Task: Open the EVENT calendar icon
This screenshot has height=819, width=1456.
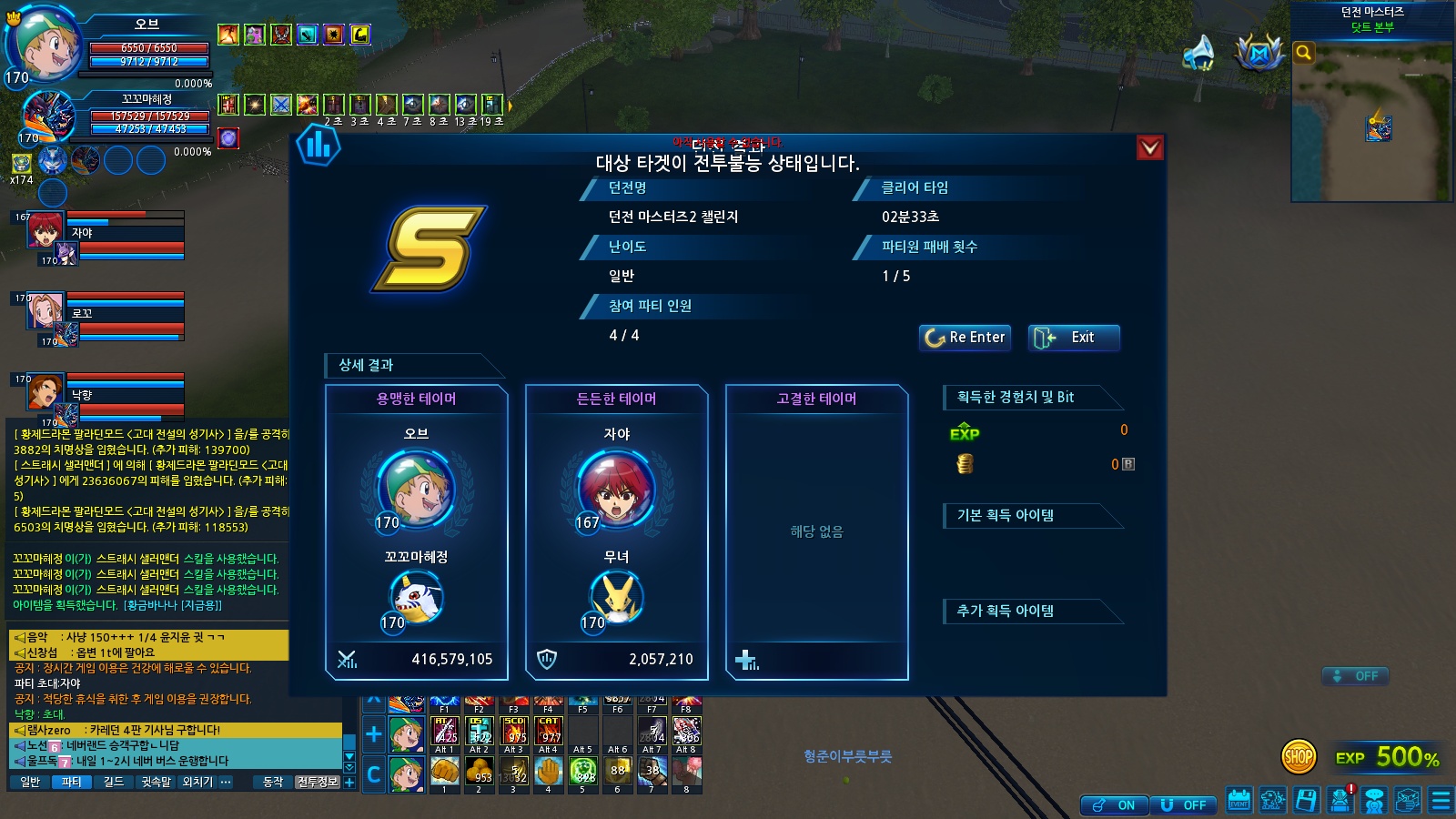Action: [x=1239, y=801]
